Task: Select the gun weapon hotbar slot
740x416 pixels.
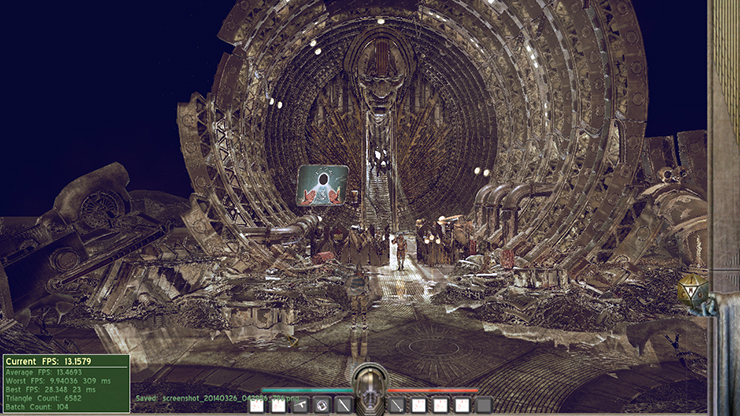Action: click(301, 405)
